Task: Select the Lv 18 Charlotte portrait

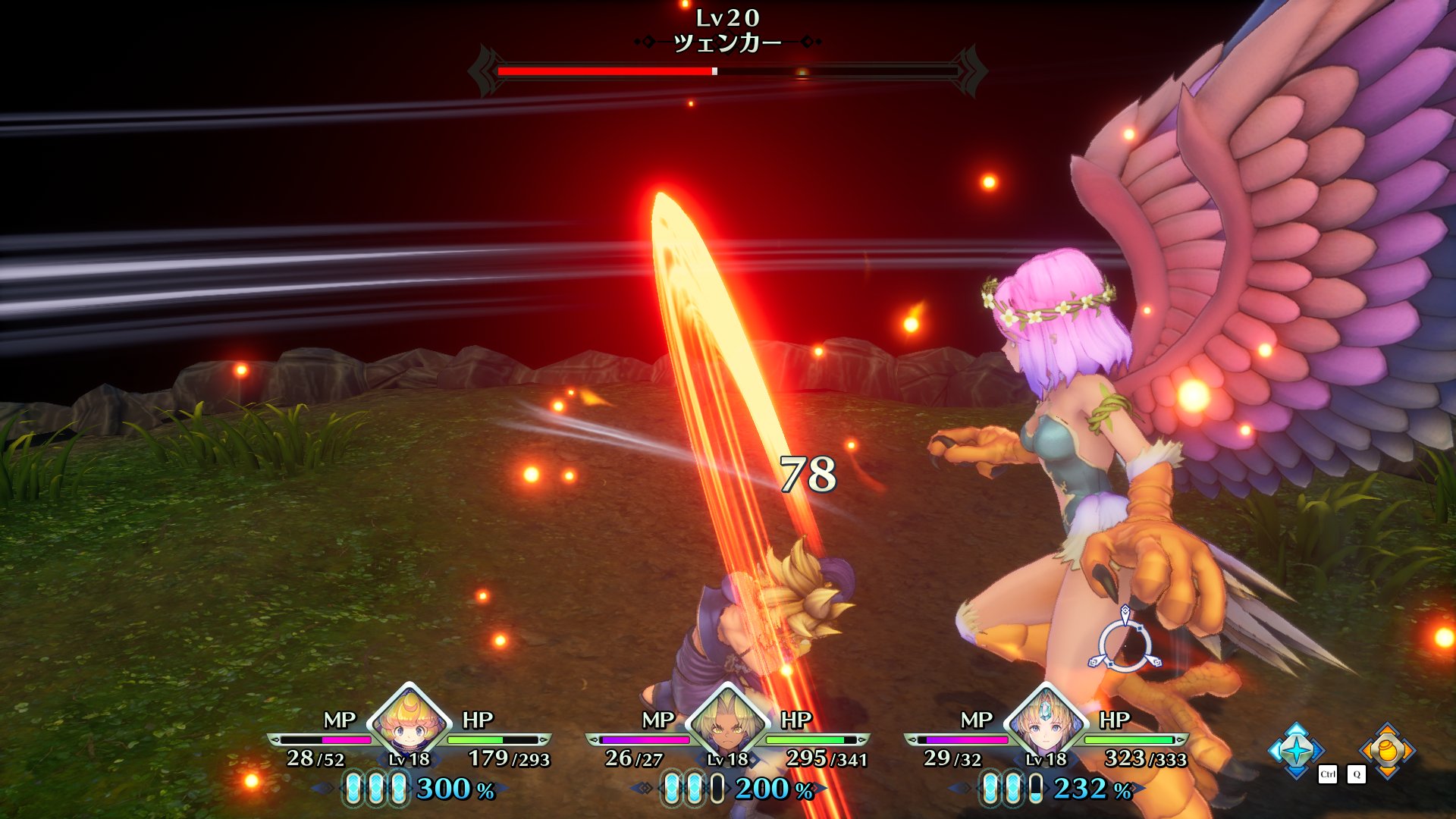Action: point(409,726)
